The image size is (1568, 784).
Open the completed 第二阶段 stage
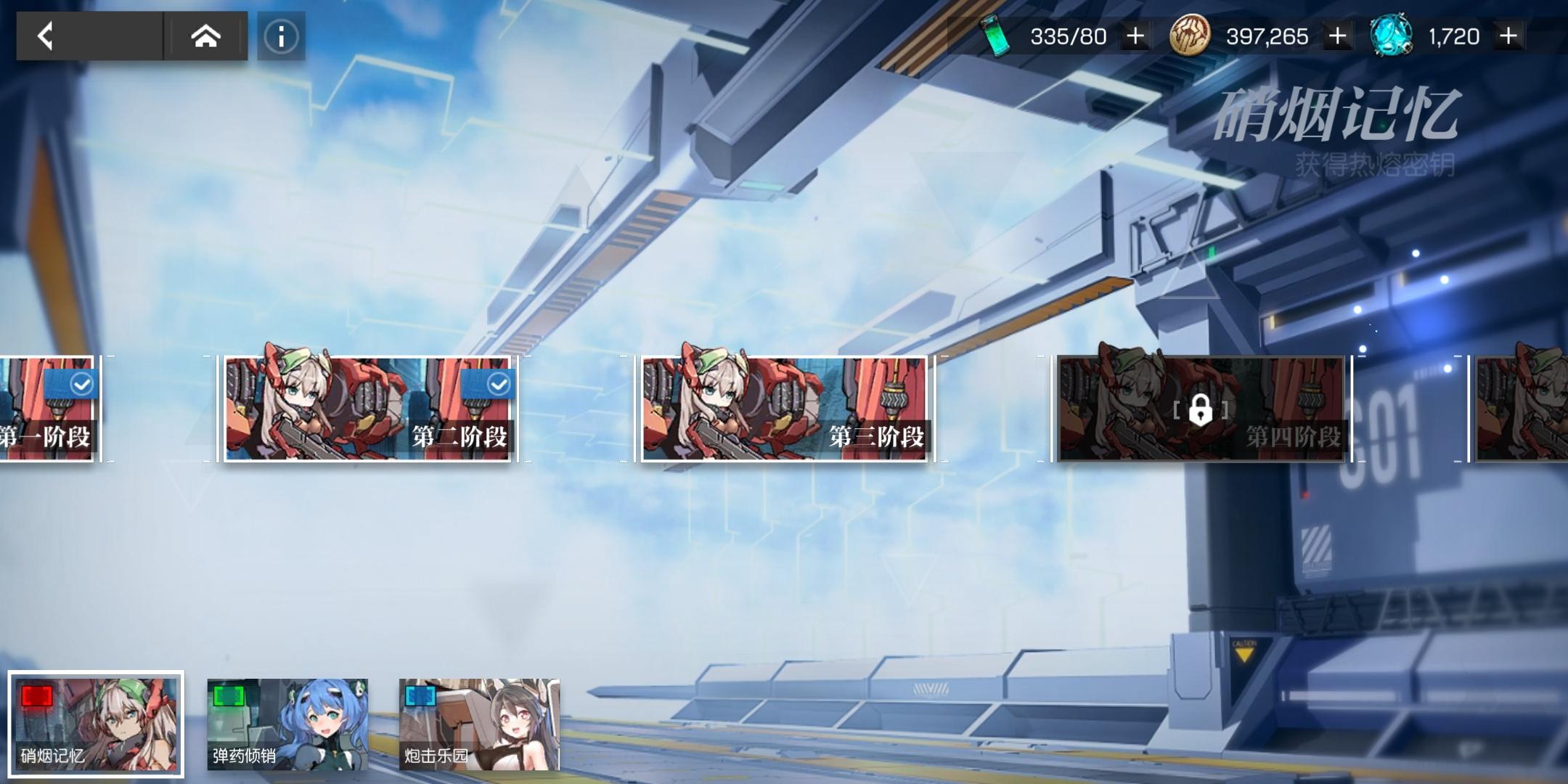368,409
